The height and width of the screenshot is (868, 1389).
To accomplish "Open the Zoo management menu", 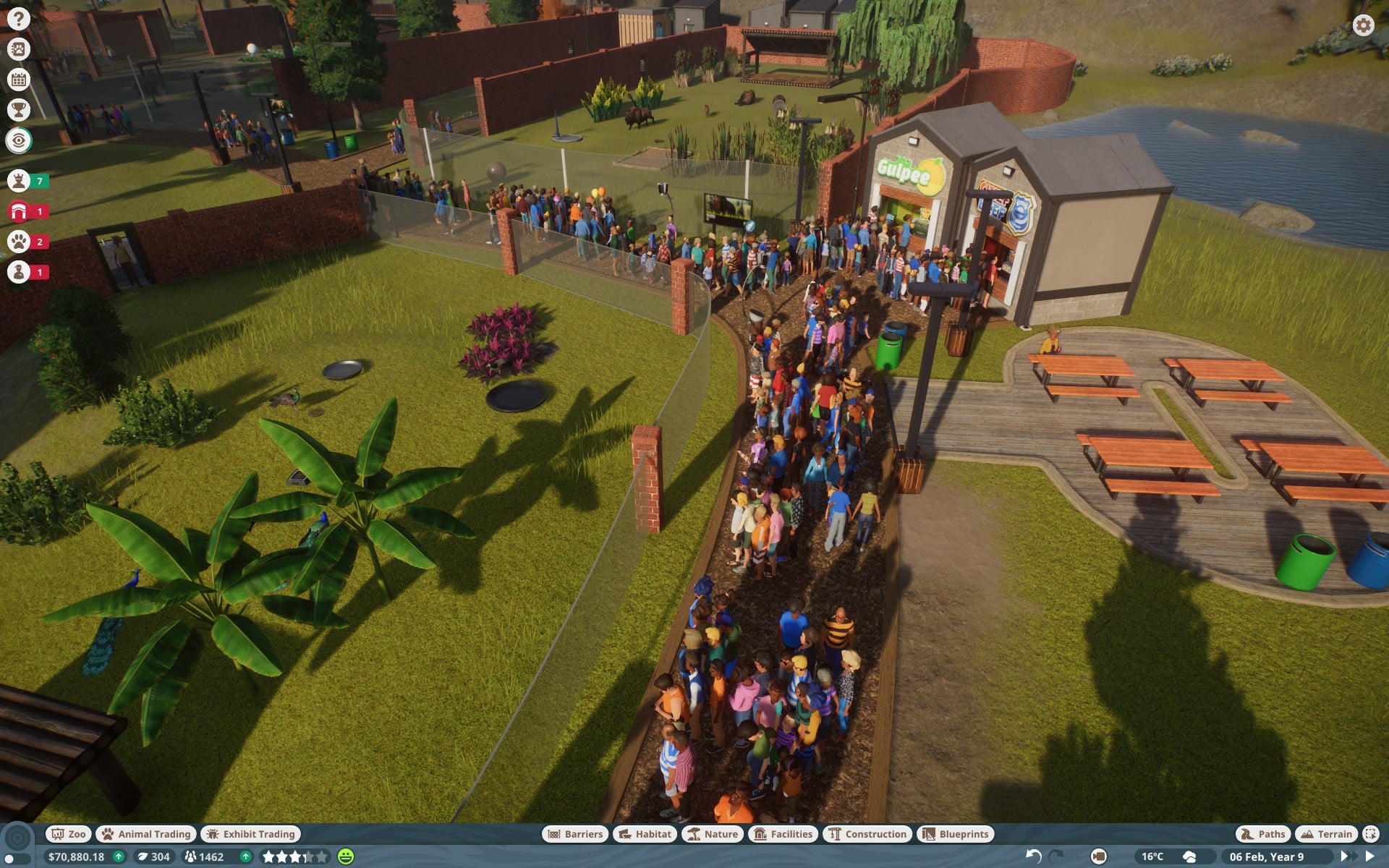I will [x=68, y=834].
